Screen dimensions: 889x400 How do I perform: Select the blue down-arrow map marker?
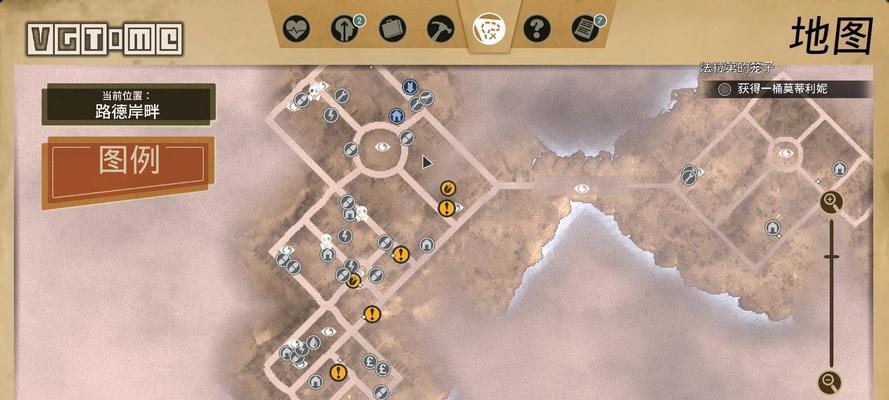[410, 88]
